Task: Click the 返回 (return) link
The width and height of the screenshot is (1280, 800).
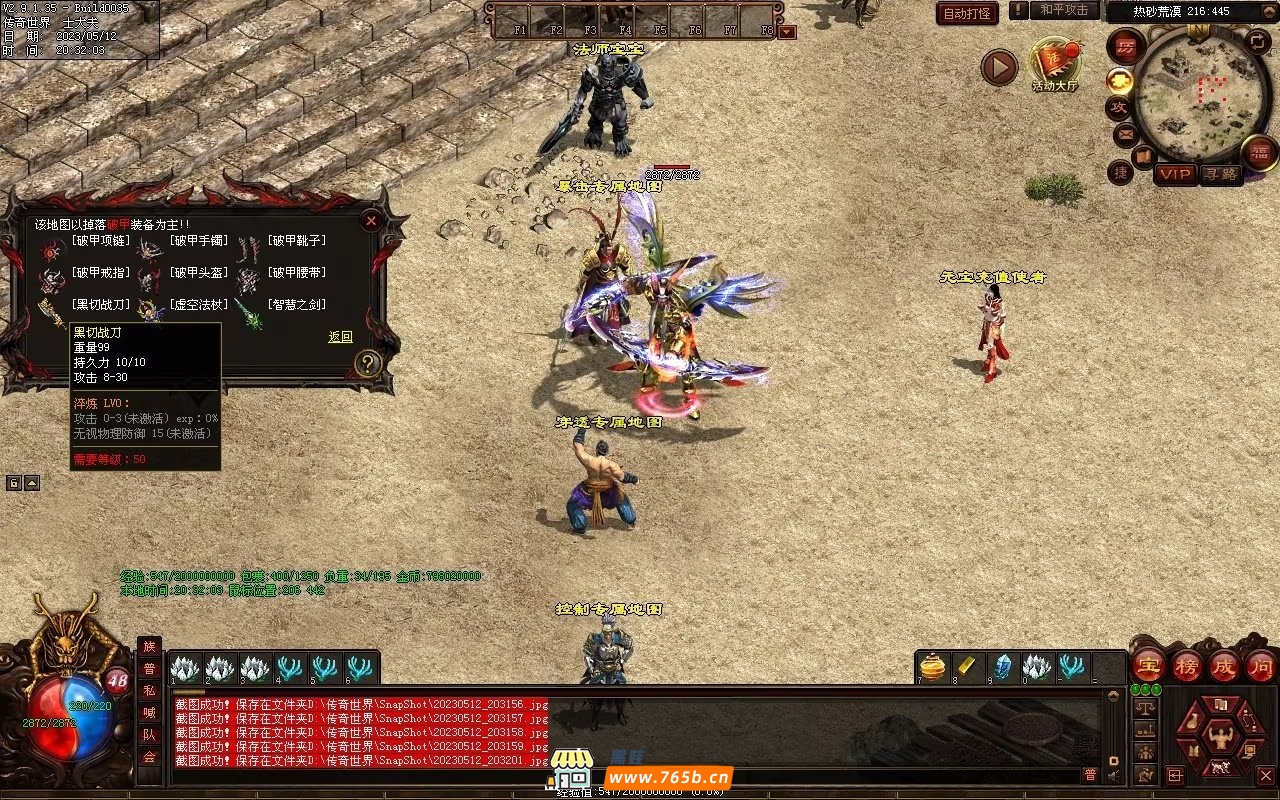Action: 340,337
